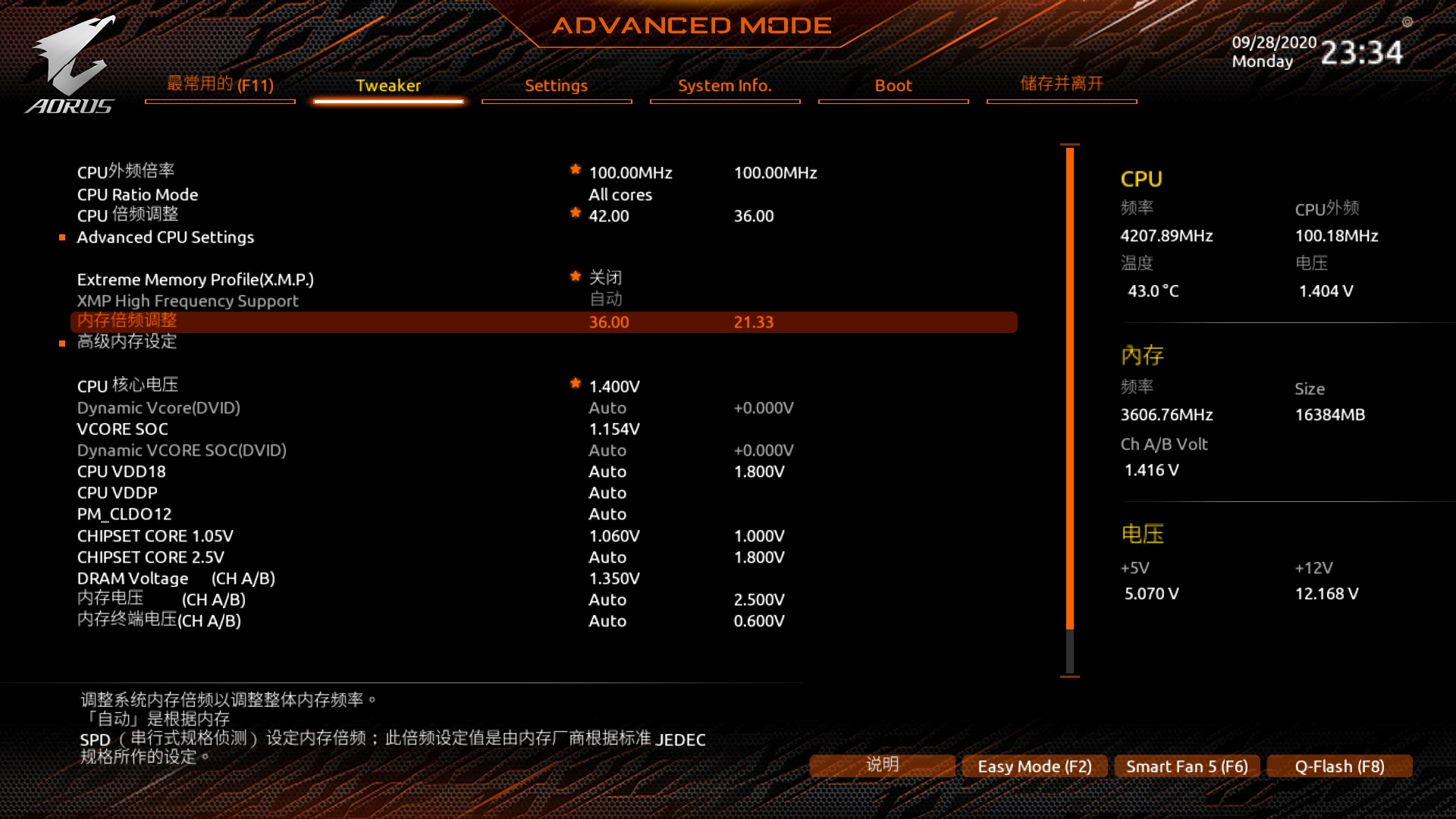Open the Extreme Memory Profile 关闭 selector
Screen dimensions: 1456x819
coord(607,278)
